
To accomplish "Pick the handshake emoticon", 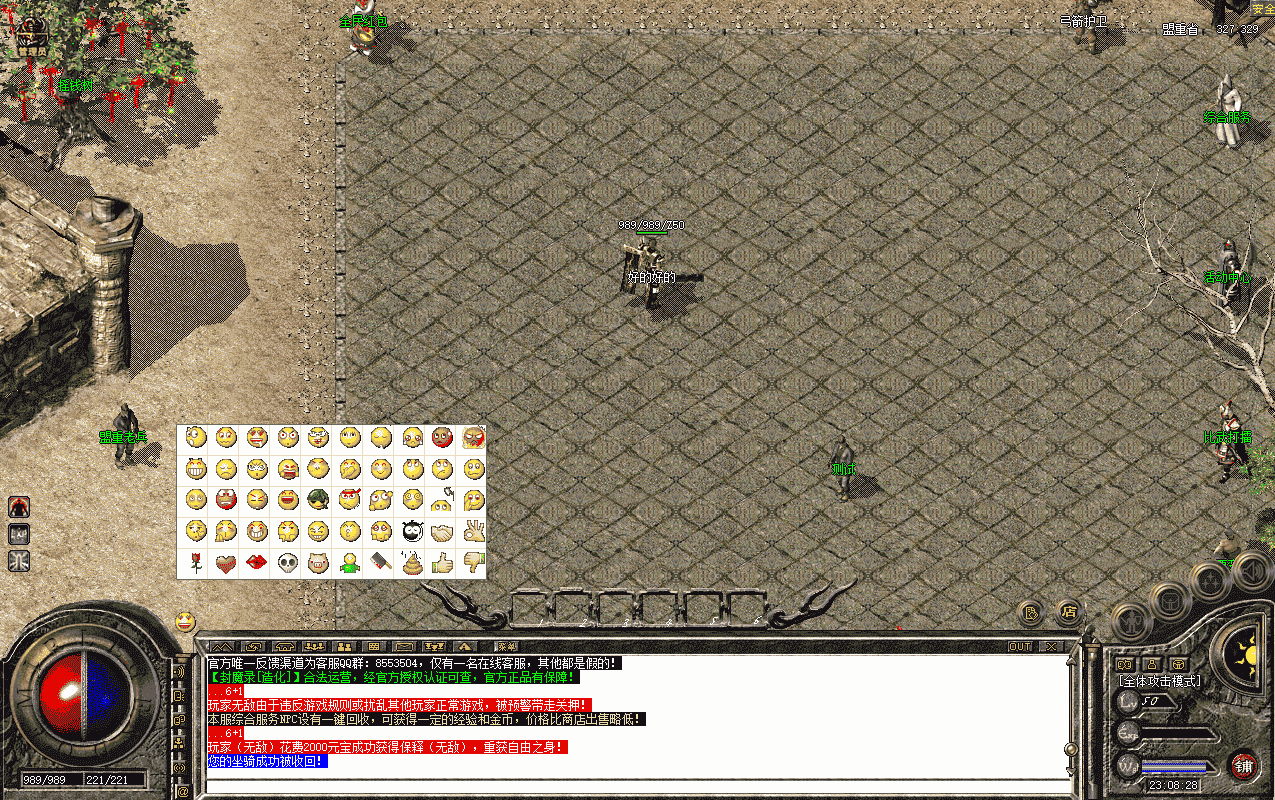I will [442, 531].
